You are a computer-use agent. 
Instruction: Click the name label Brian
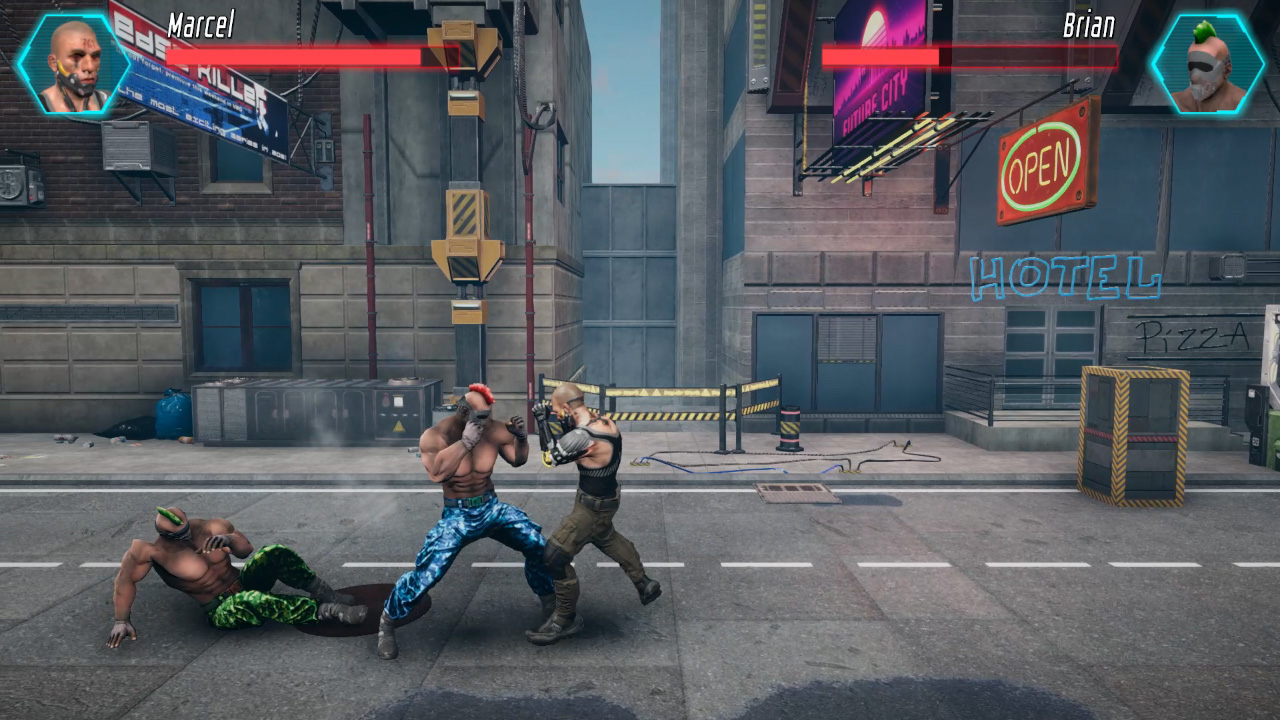[x=1087, y=27]
